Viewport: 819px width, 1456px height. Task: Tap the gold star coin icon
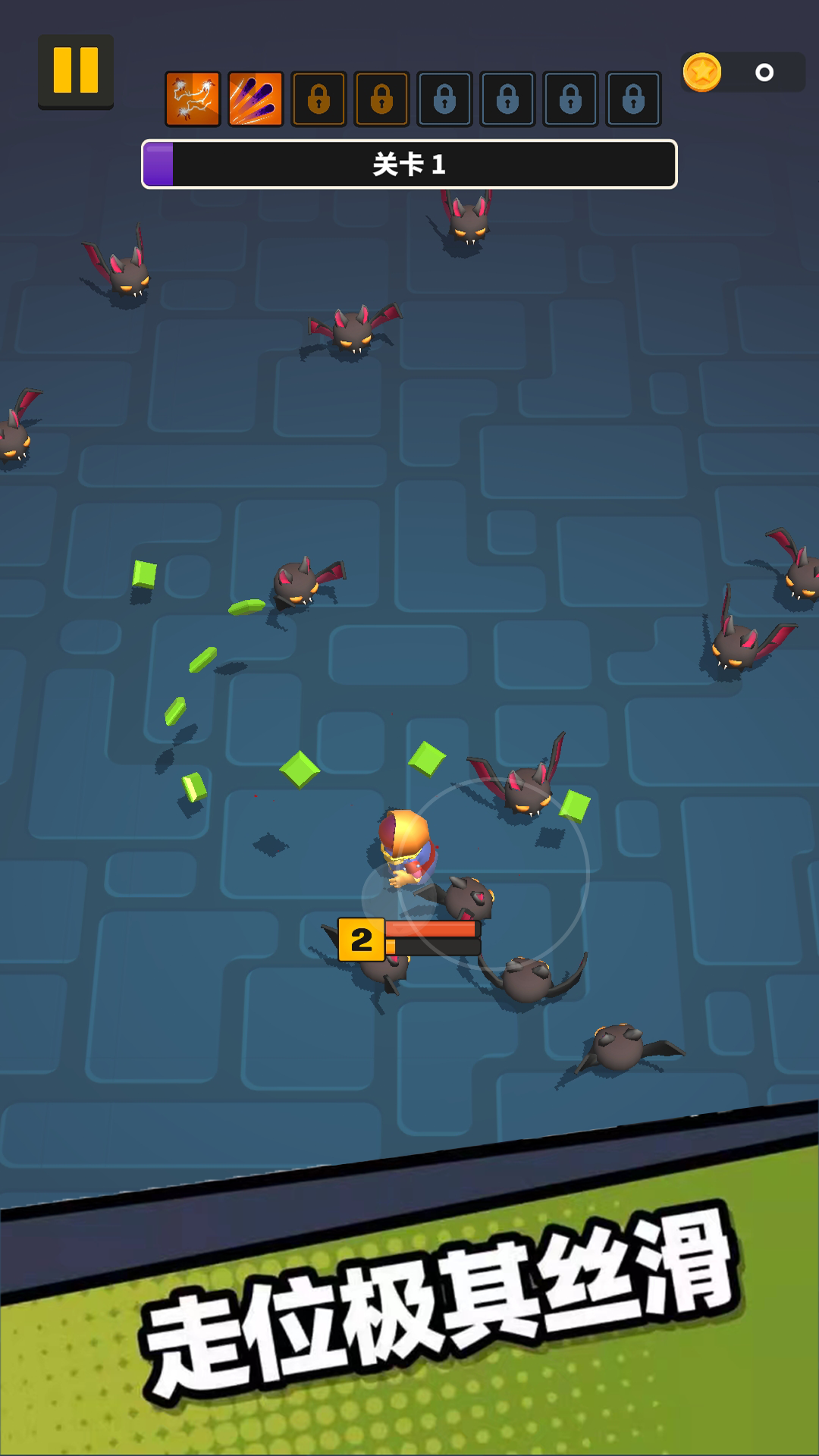point(701,73)
